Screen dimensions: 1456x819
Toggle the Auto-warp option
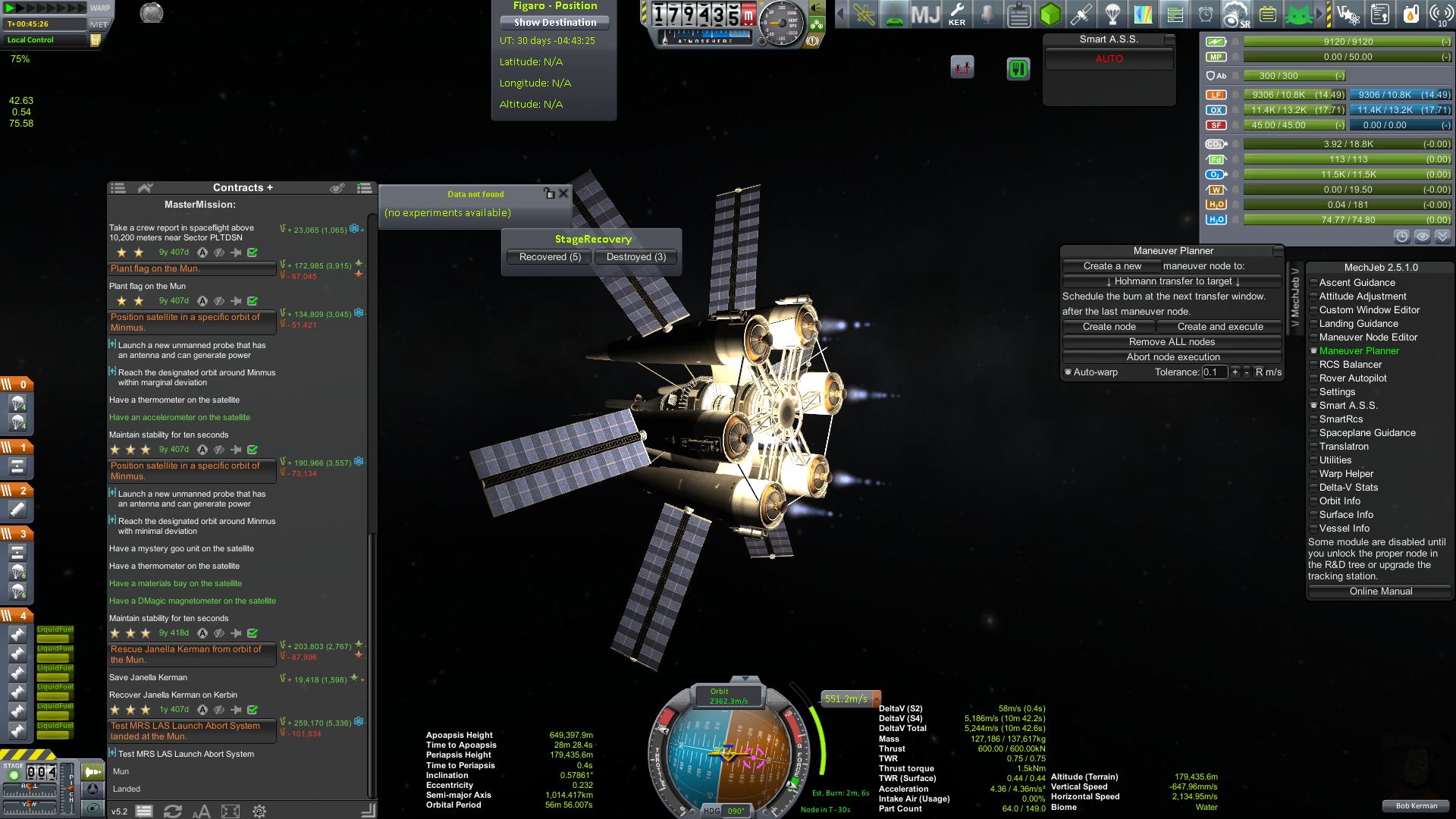[1068, 372]
